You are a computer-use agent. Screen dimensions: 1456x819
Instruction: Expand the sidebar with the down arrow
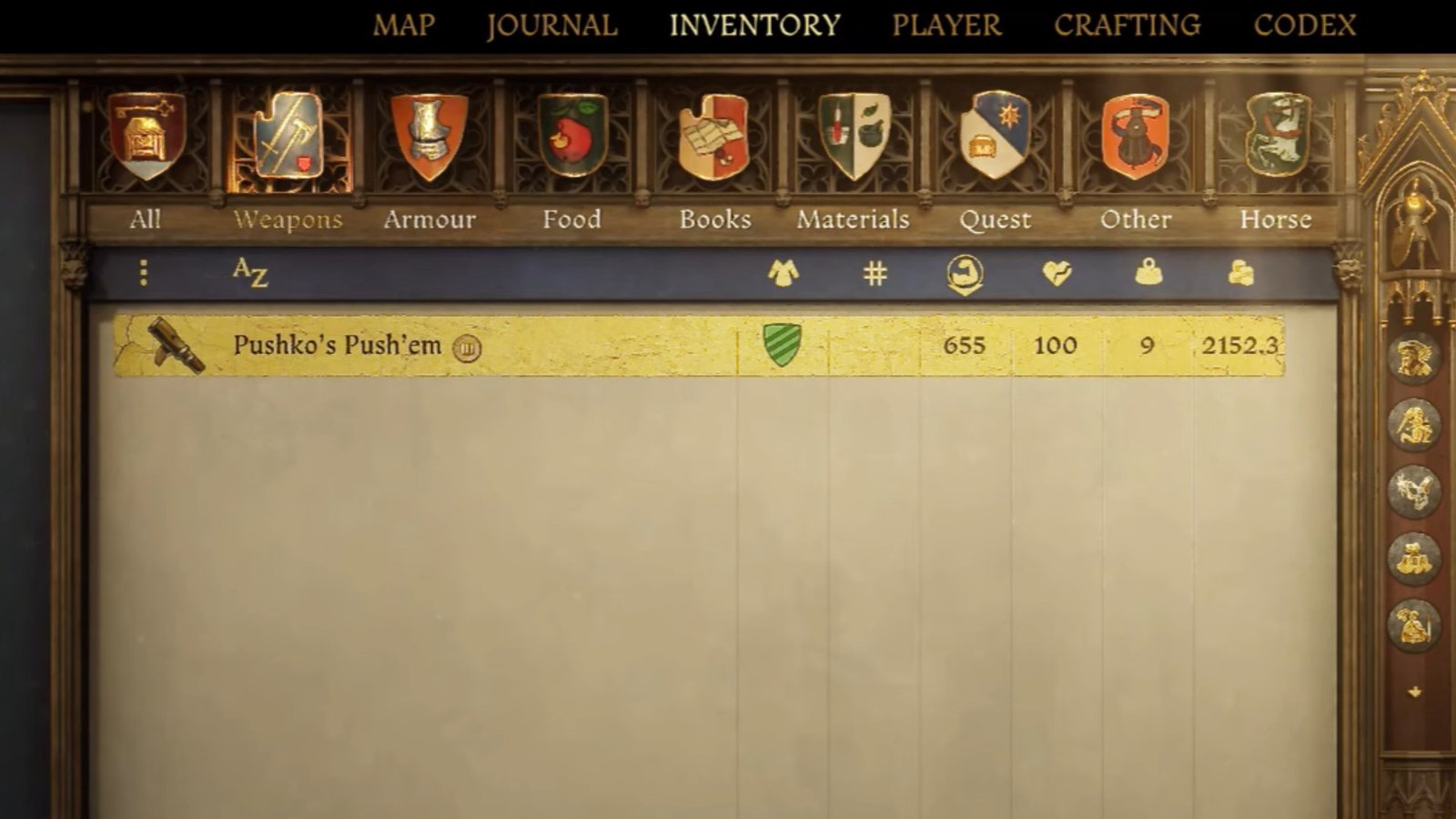[x=1413, y=693]
